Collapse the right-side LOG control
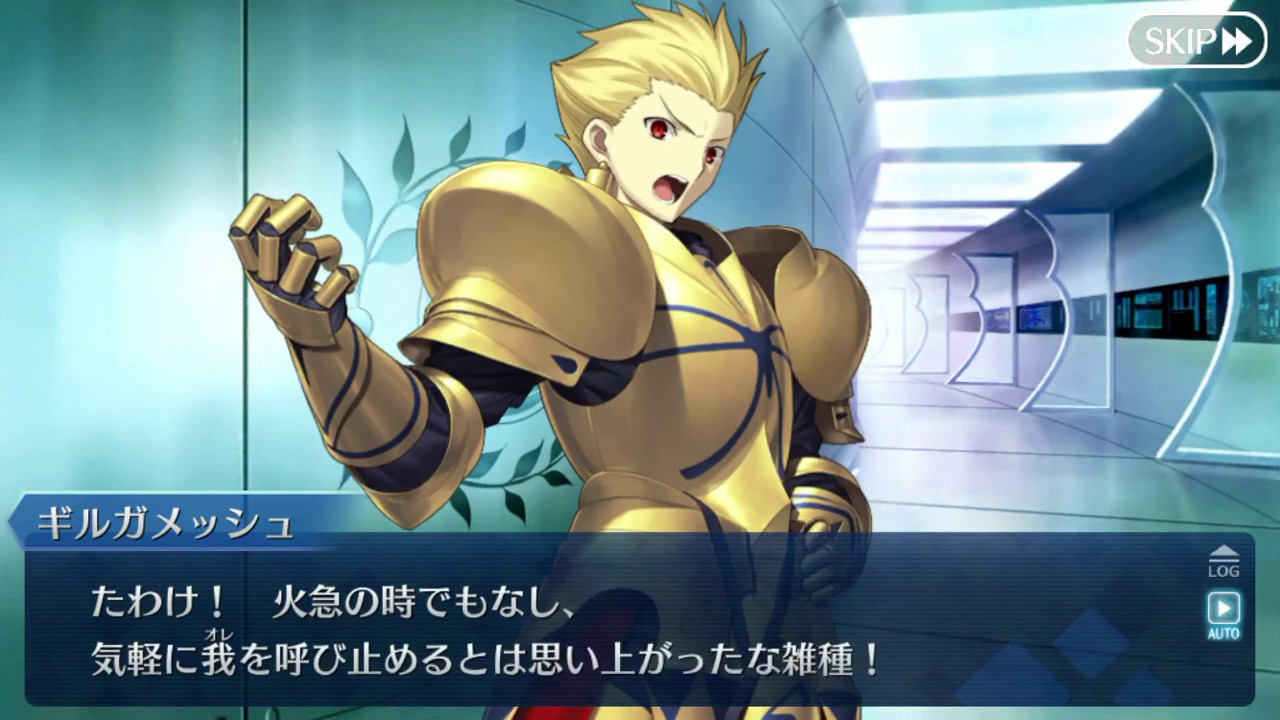Screen dimensions: 1280x720 coord(1224,560)
